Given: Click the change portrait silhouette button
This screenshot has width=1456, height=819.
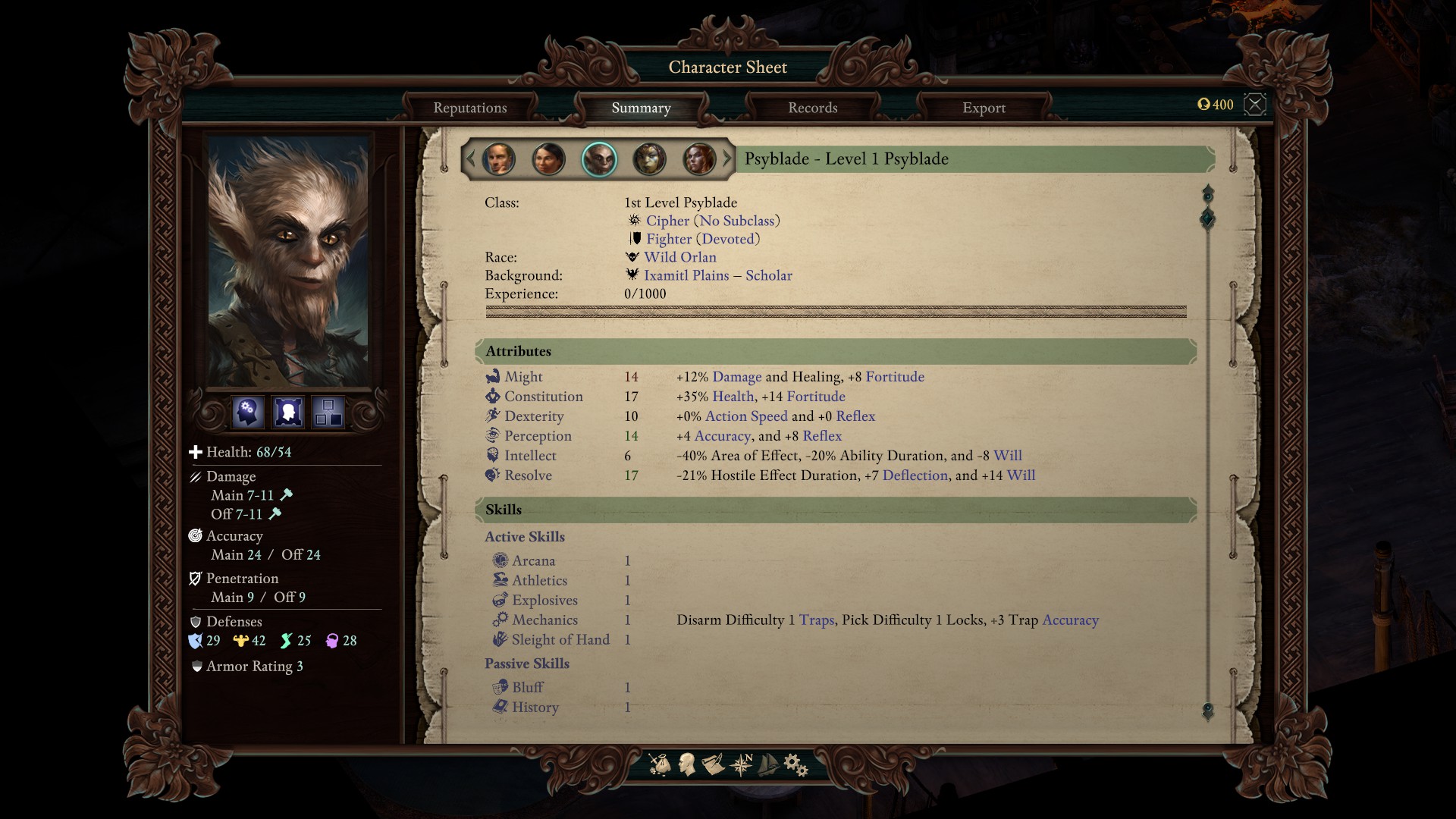Looking at the screenshot, I should (x=288, y=413).
